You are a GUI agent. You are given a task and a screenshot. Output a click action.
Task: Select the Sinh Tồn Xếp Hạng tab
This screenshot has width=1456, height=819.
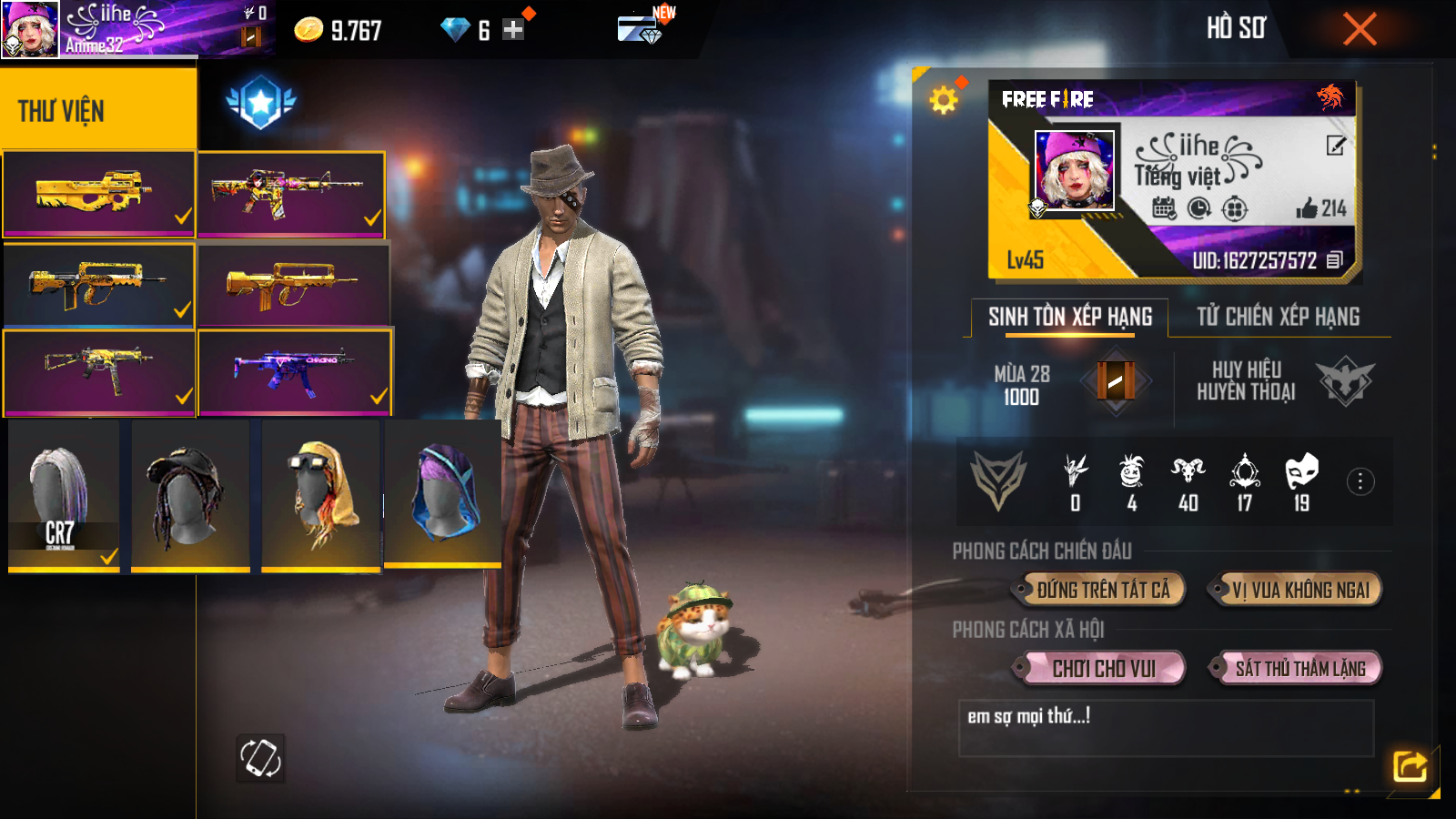[x=1070, y=317]
